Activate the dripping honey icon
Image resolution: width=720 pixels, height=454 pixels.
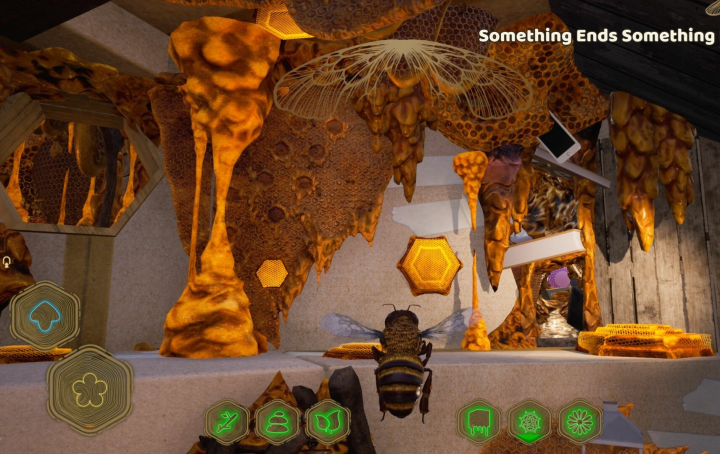[478, 421]
